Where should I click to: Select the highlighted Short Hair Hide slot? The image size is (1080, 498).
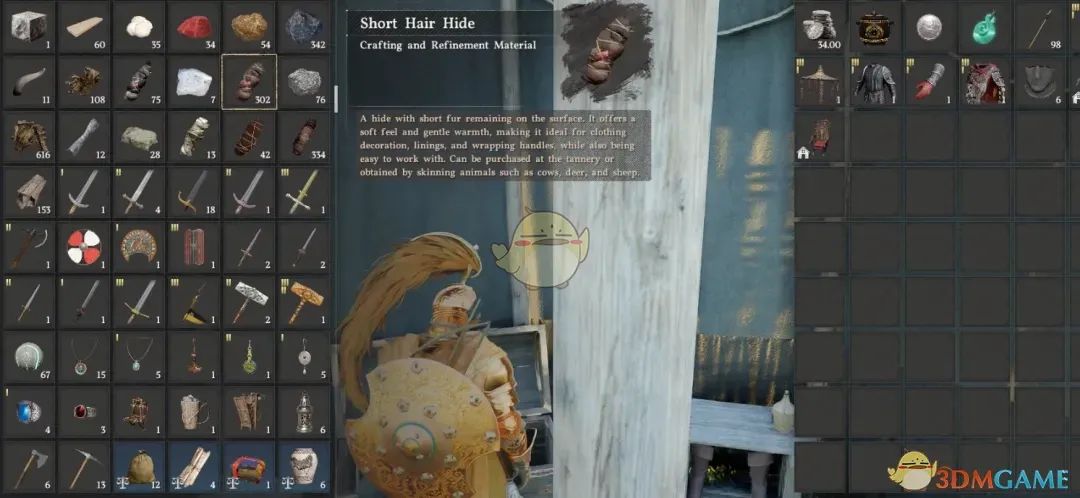[249, 82]
